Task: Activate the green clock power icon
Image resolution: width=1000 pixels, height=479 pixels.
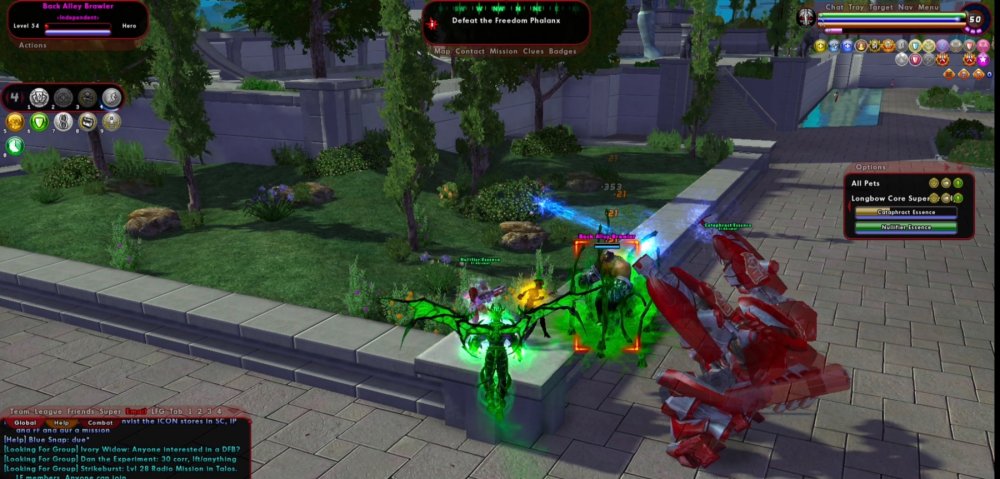Action: [x=15, y=146]
